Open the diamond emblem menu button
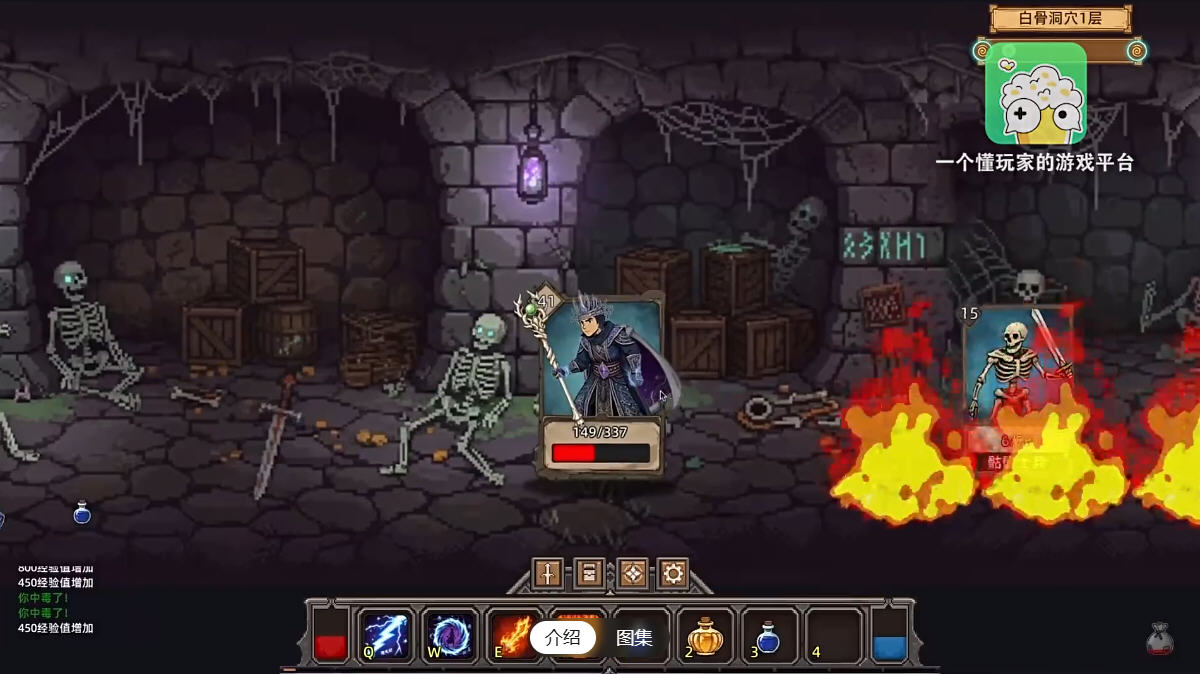This screenshot has height=674, width=1200. tap(632, 573)
